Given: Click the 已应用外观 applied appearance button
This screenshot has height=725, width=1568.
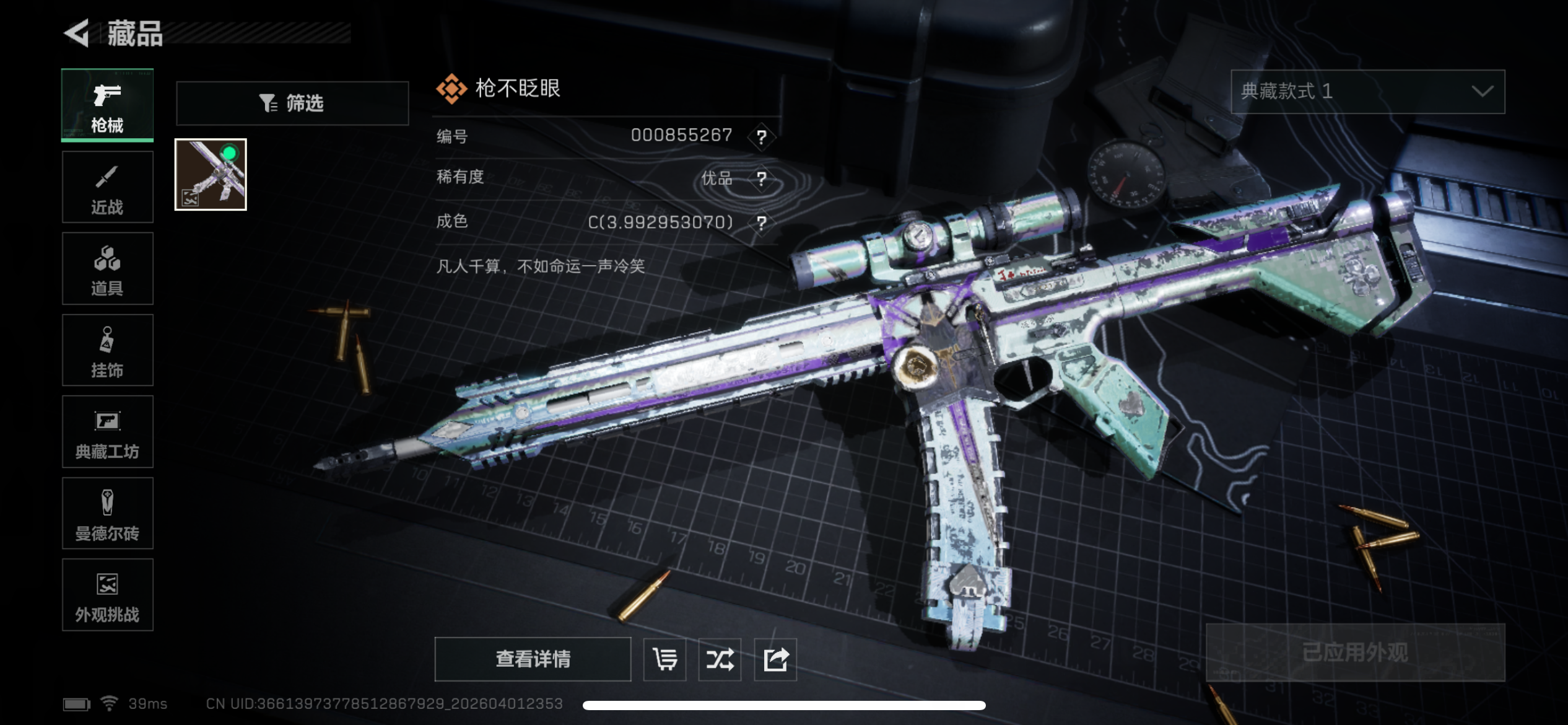Looking at the screenshot, I should [1355, 652].
